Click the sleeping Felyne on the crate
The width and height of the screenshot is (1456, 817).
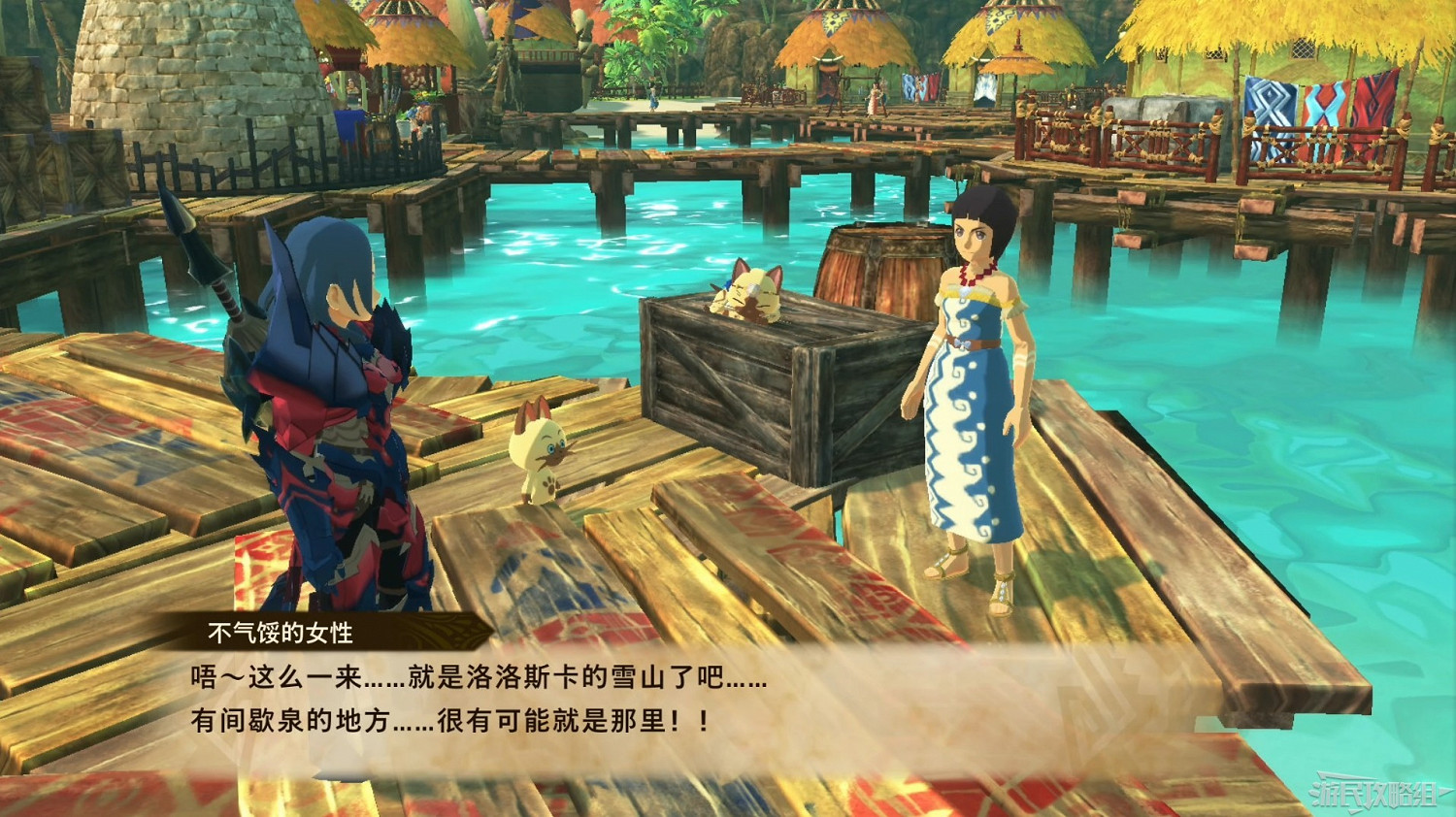point(752,291)
